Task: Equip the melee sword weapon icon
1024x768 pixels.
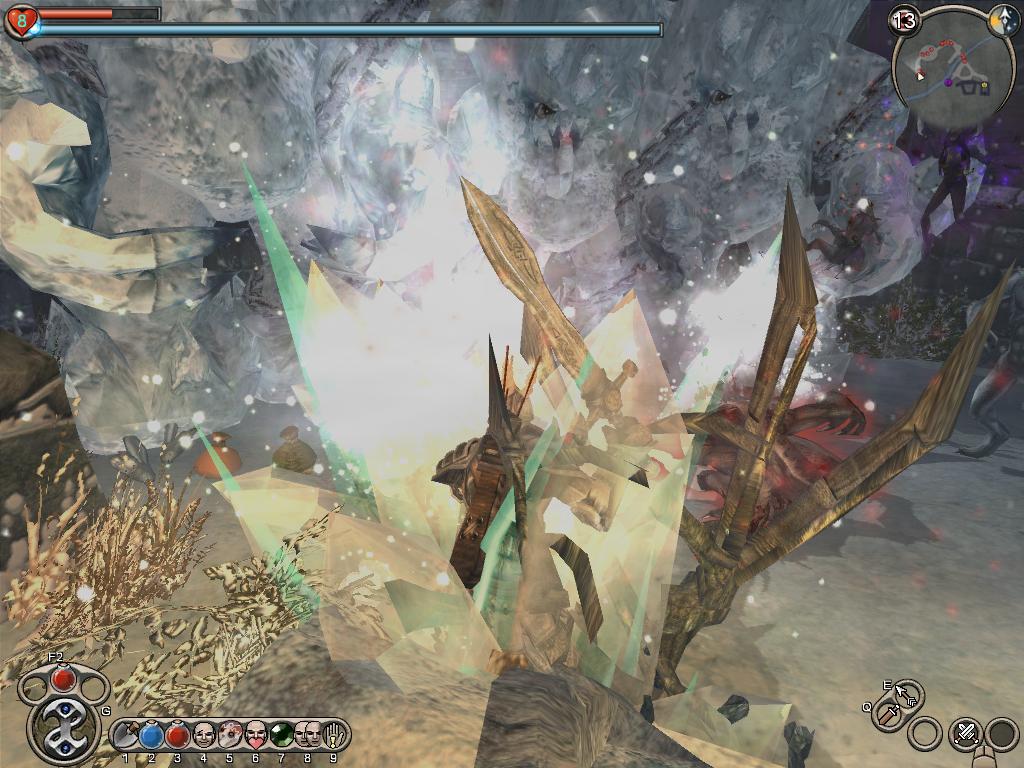Action: pyautogui.click(x=890, y=714)
